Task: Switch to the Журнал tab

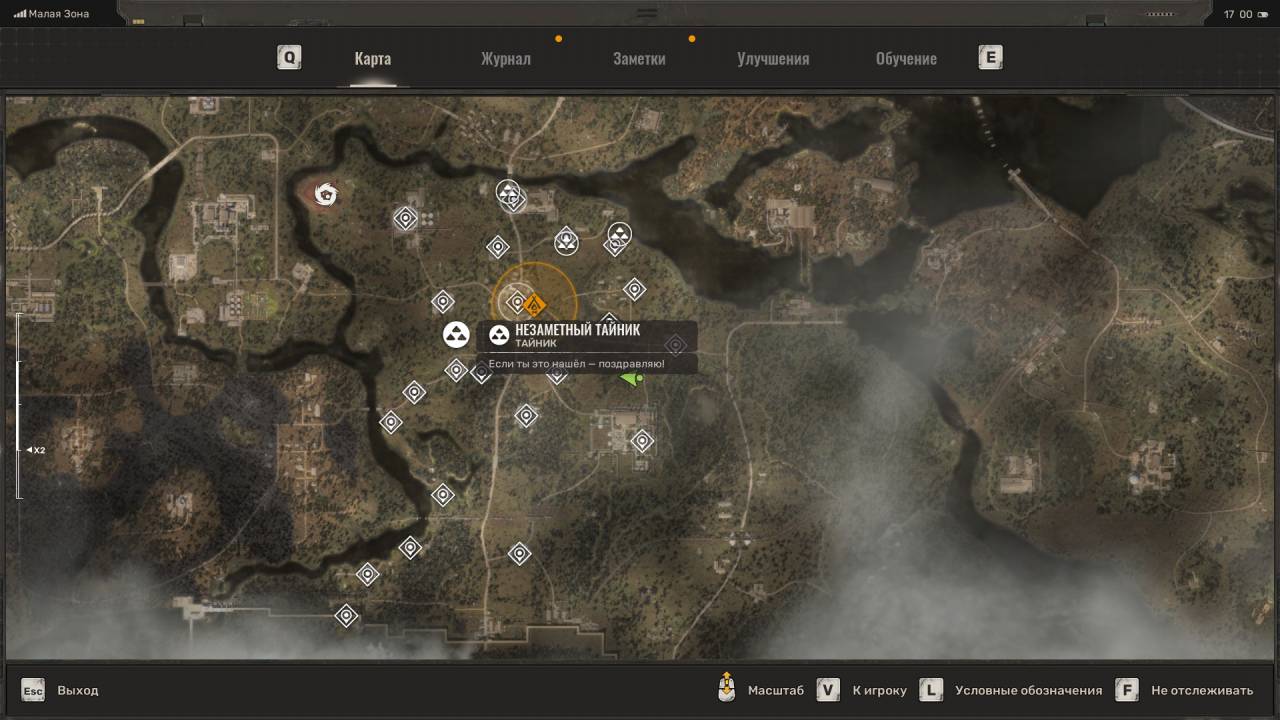Action: [x=505, y=58]
